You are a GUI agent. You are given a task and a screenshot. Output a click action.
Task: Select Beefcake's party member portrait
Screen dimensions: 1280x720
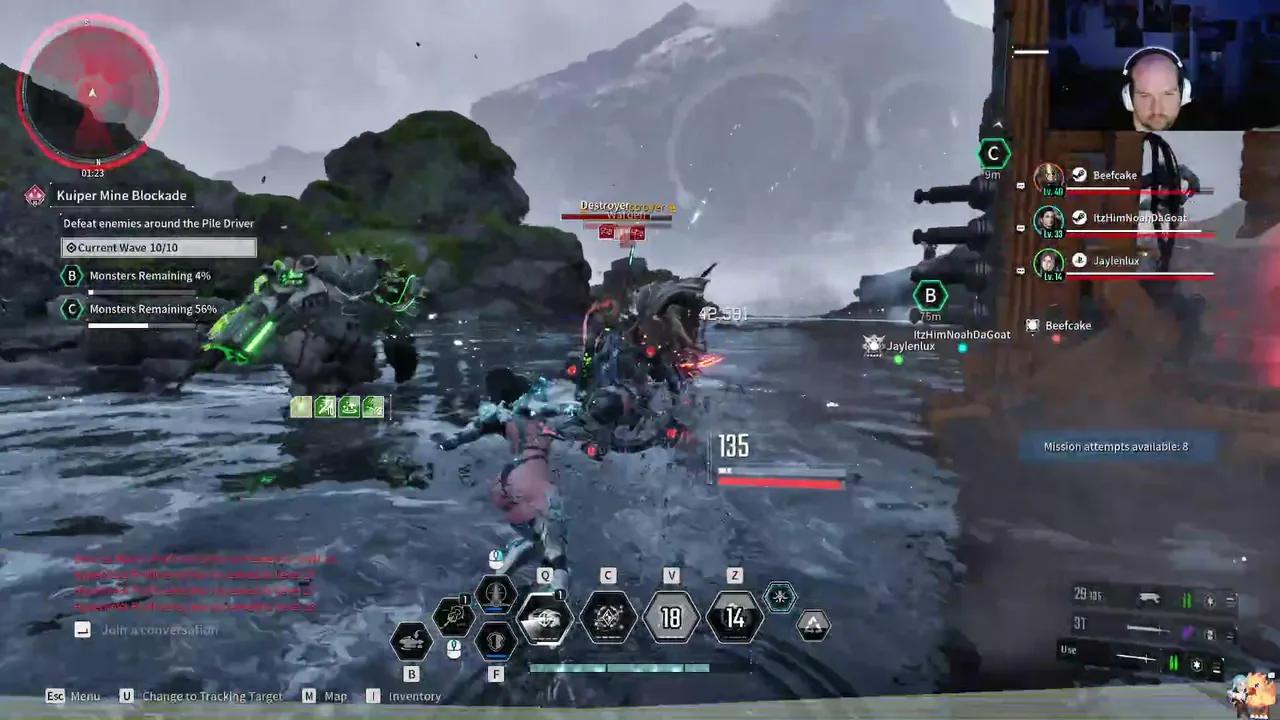1048,178
